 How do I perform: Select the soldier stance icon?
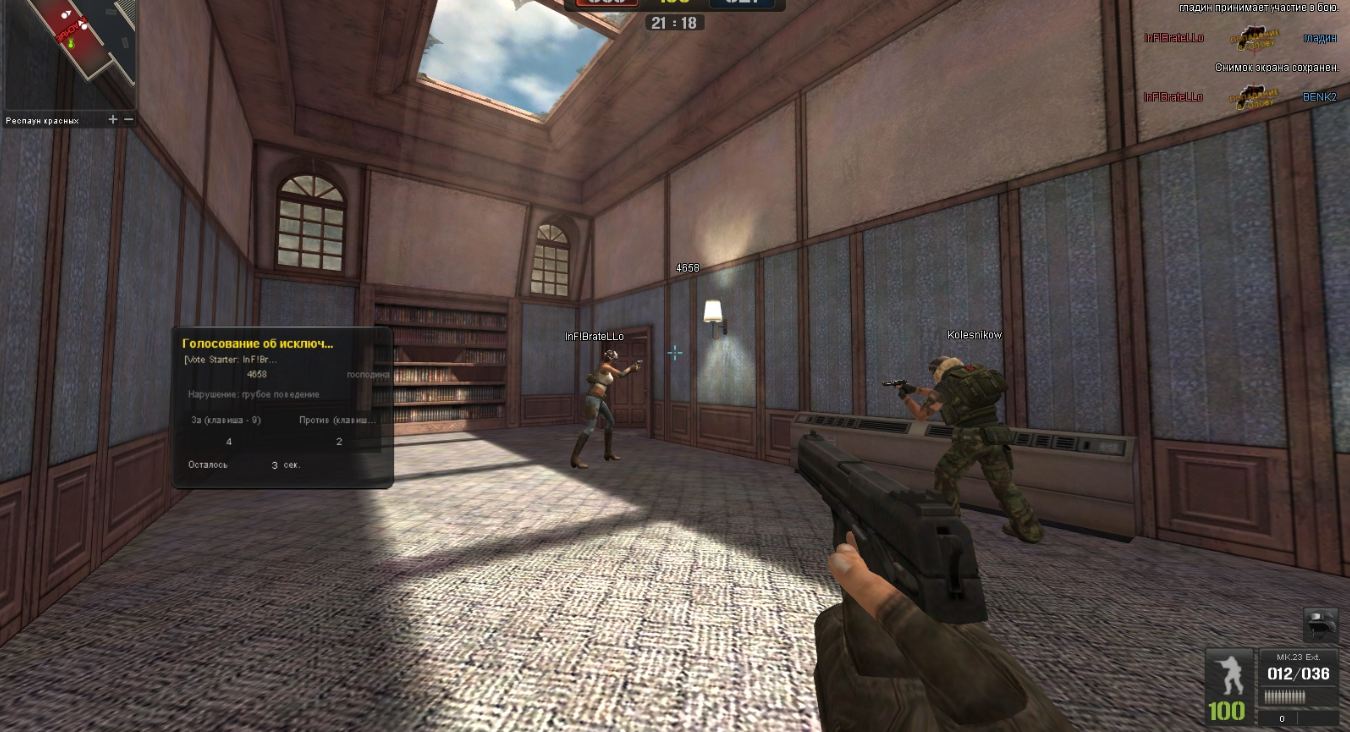(x=1228, y=673)
